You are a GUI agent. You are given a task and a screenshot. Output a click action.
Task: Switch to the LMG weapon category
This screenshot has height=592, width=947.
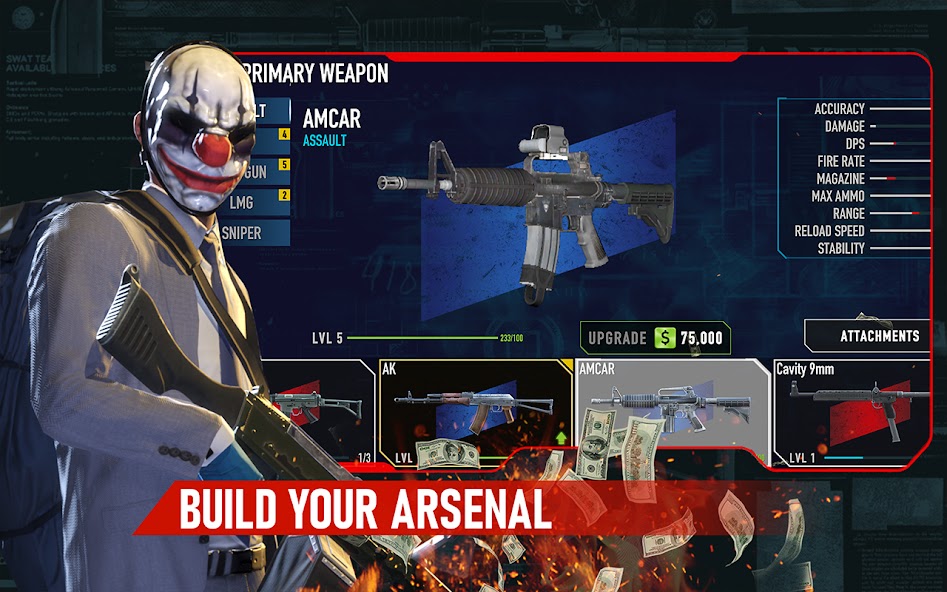257,202
